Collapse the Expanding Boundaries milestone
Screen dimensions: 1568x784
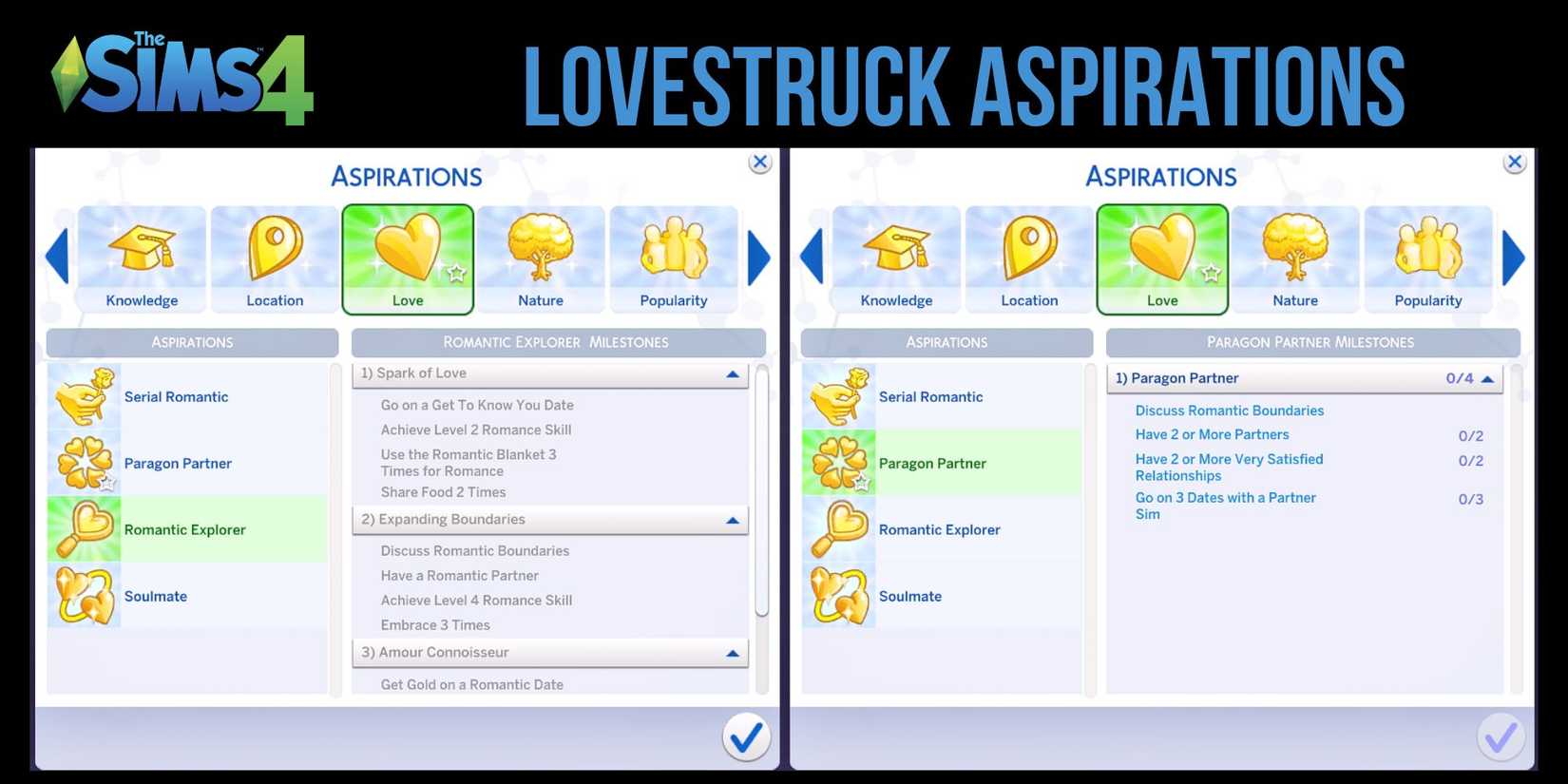(732, 520)
